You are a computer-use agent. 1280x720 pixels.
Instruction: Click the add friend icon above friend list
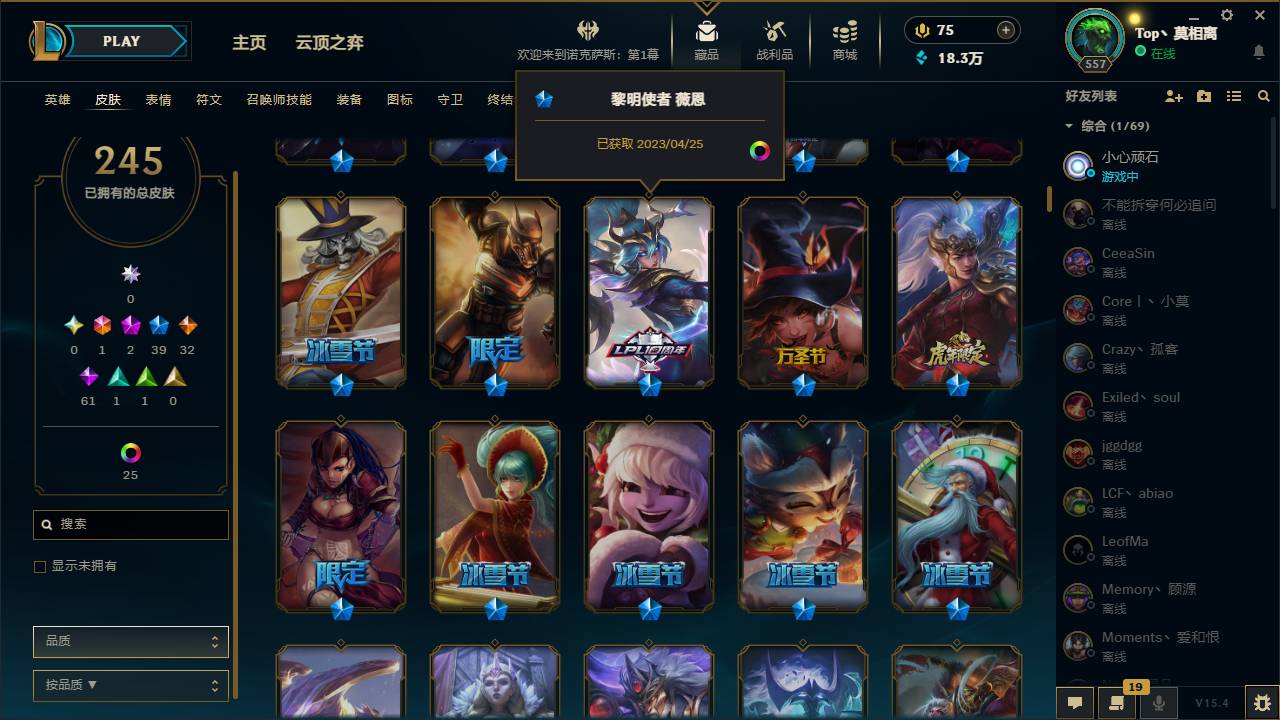(x=1172, y=95)
